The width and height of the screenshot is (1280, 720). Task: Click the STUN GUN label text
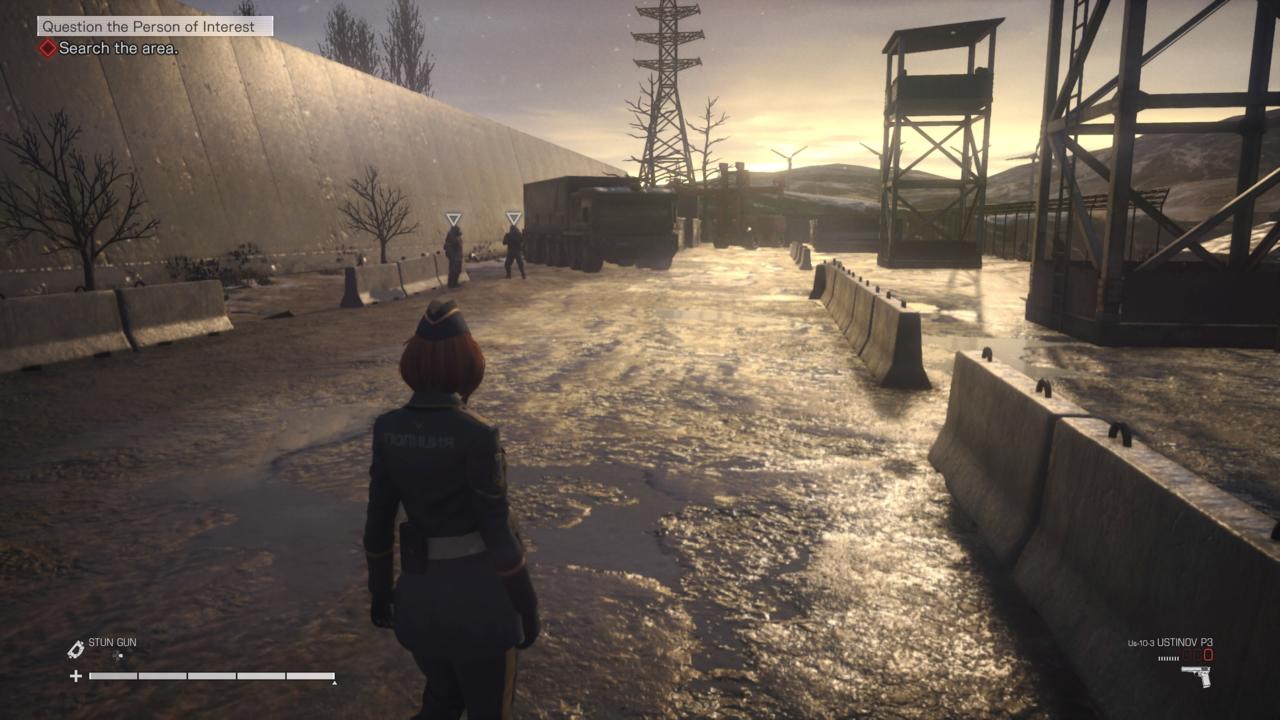pyautogui.click(x=113, y=642)
